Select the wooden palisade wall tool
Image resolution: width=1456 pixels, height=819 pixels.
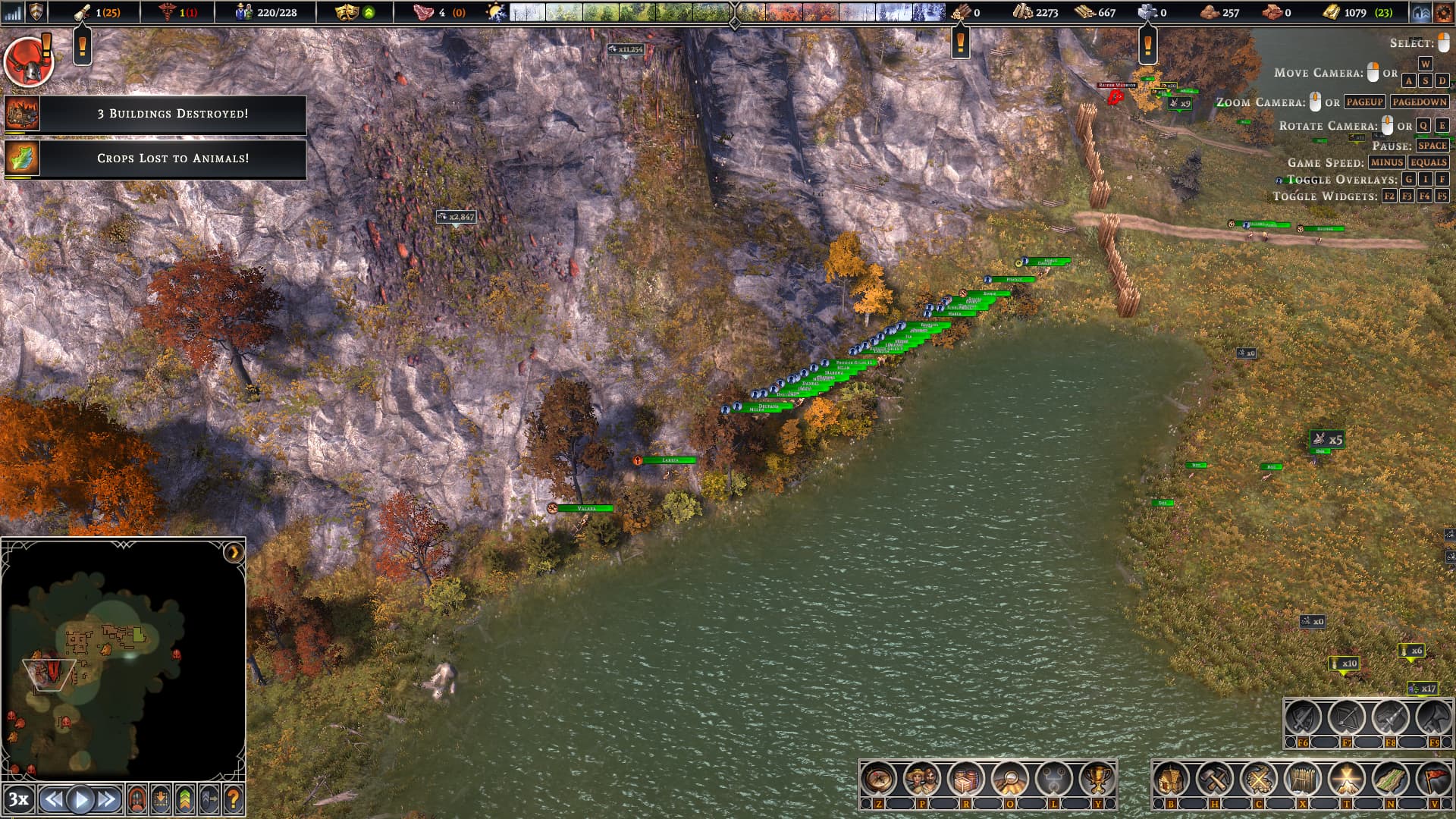[x=1302, y=779]
